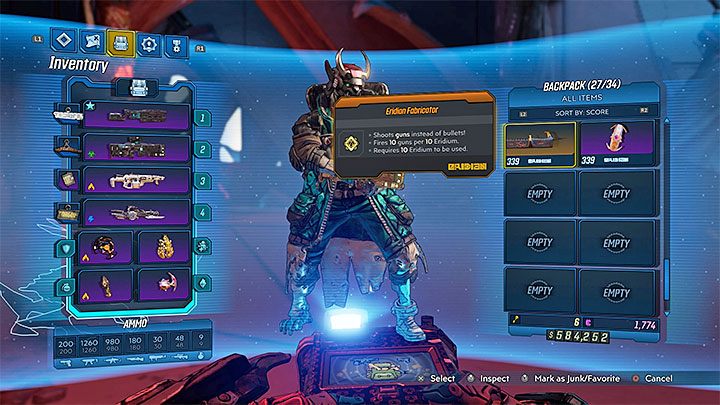Open the map tab

[93, 43]
